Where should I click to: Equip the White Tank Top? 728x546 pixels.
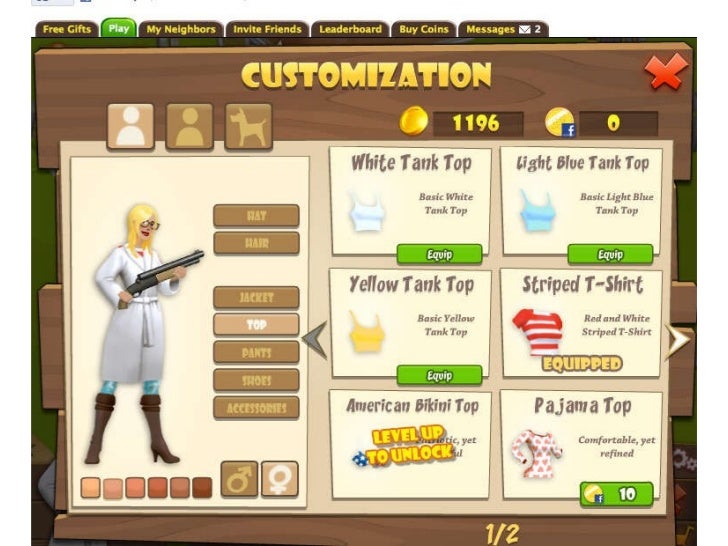439,254
